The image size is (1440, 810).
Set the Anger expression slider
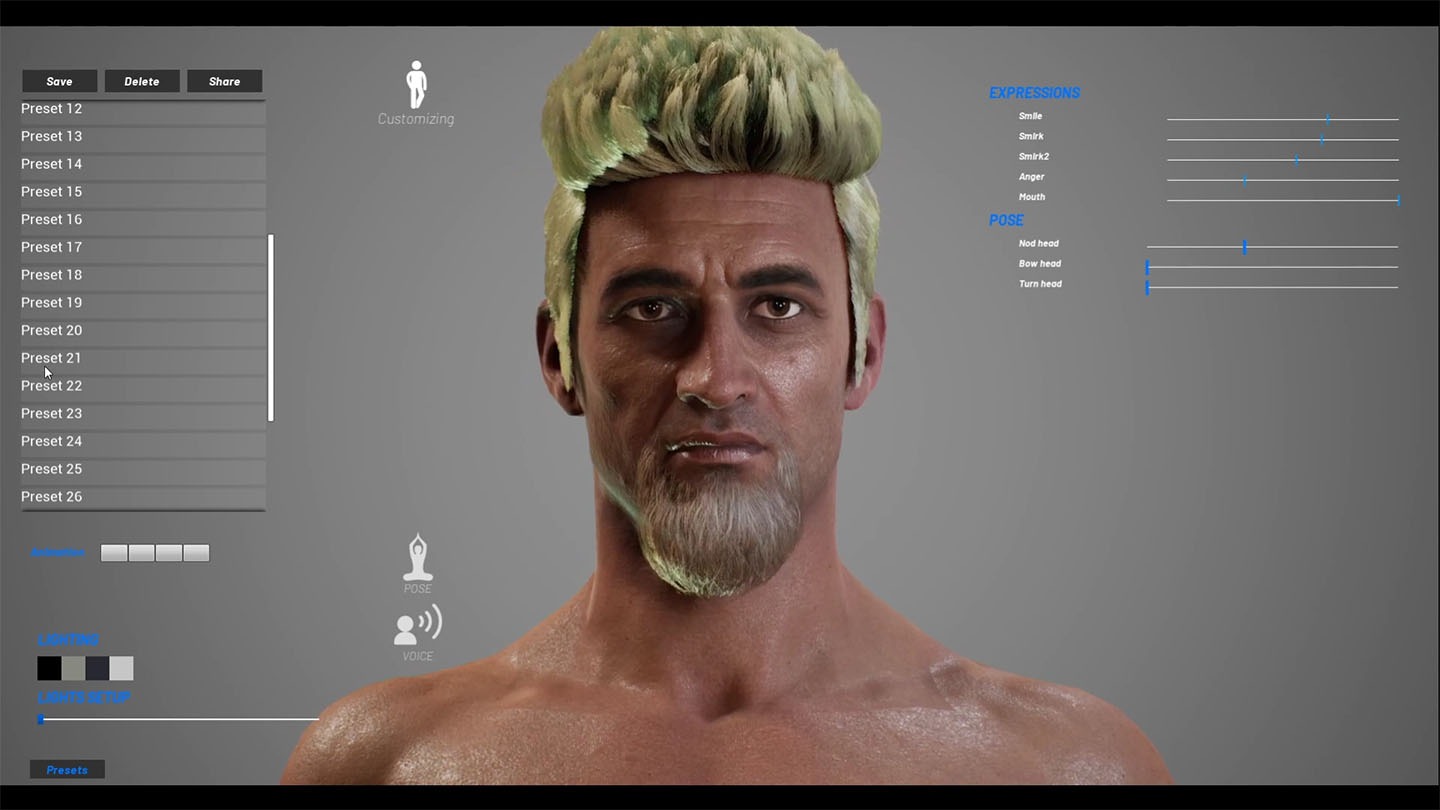pos(1244,180)
